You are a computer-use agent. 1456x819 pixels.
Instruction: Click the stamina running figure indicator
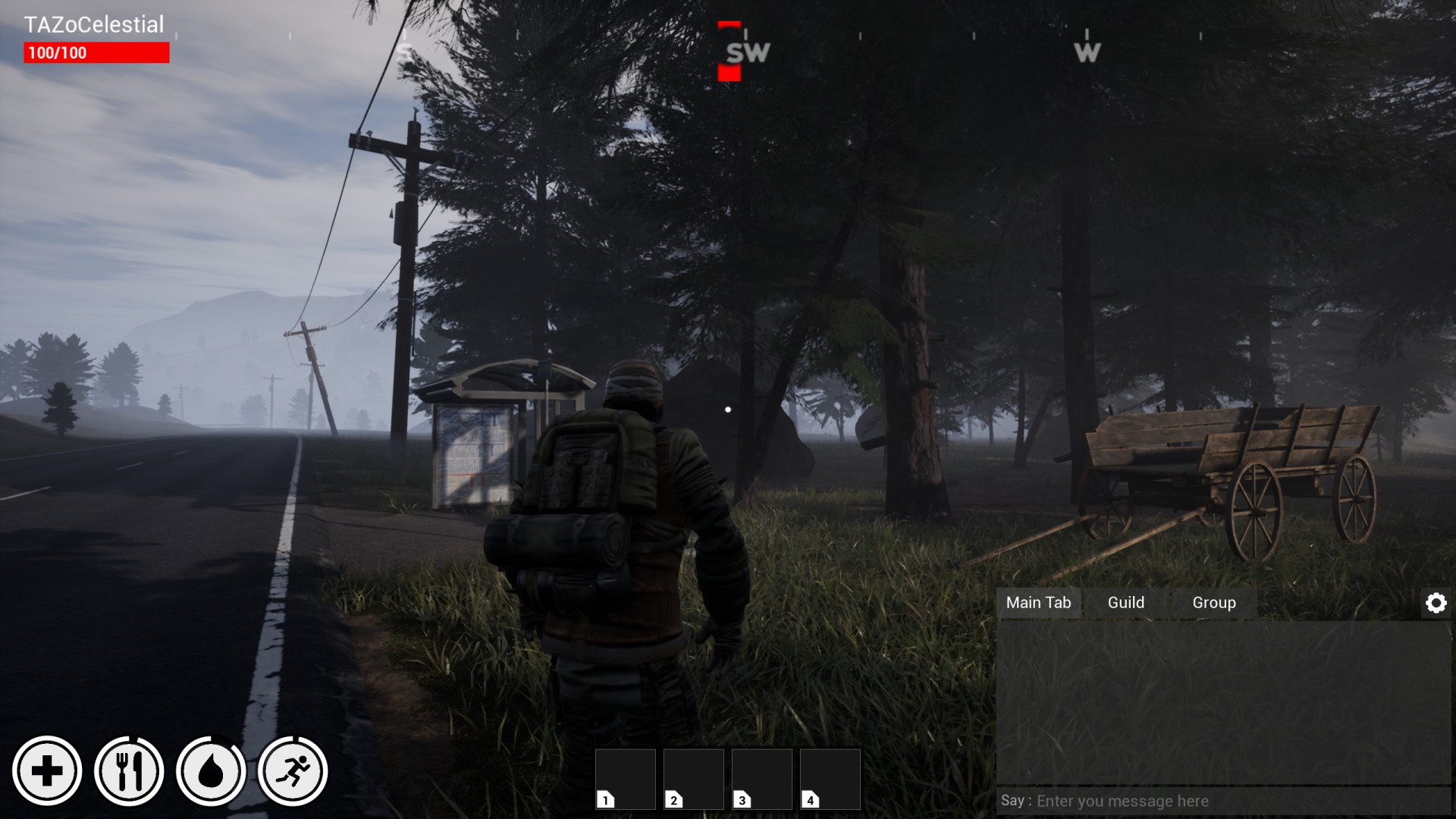point(293,770)
